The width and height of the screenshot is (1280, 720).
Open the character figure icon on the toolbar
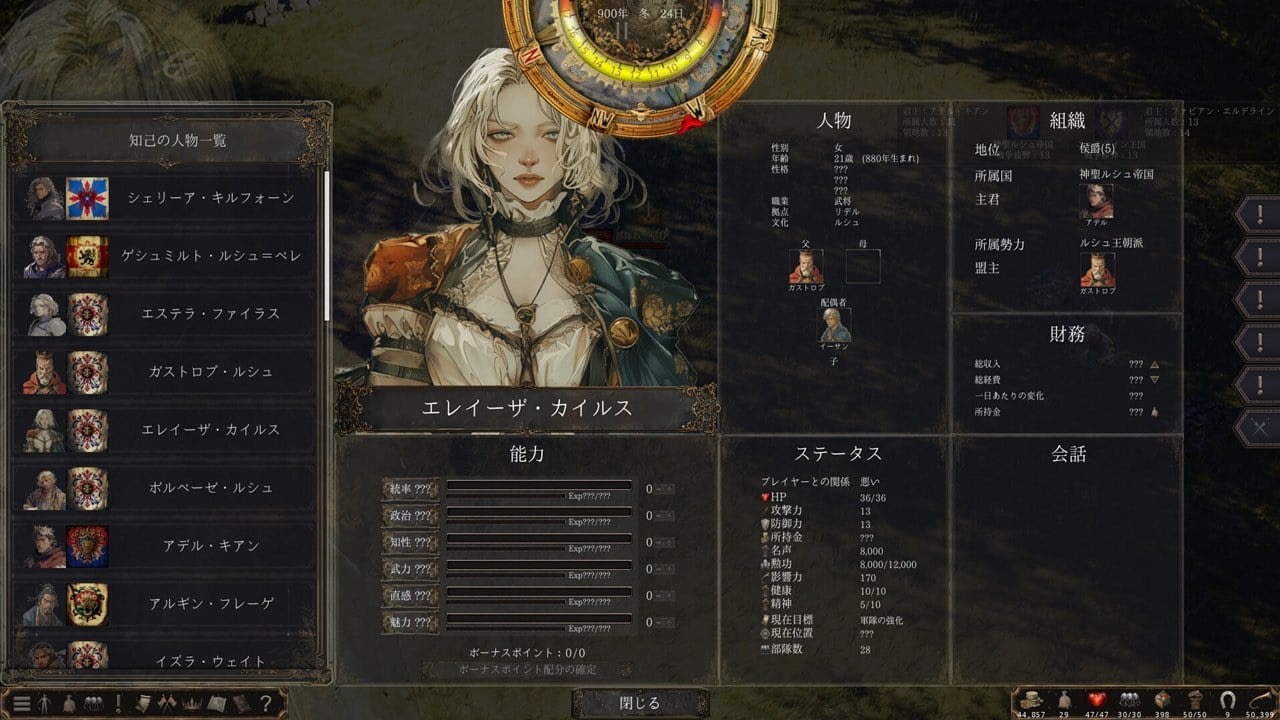pyautogui.click(x=46, y=703)
